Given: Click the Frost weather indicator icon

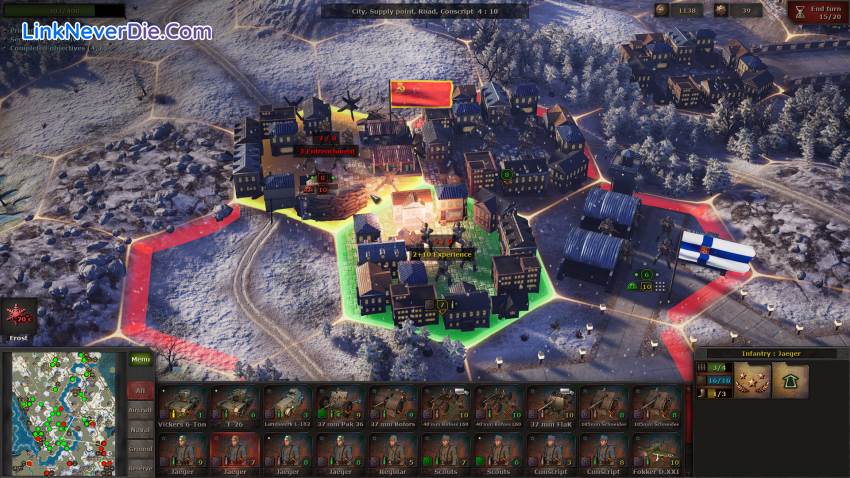Looking at the screenshot, I should [x=18, y=317].
